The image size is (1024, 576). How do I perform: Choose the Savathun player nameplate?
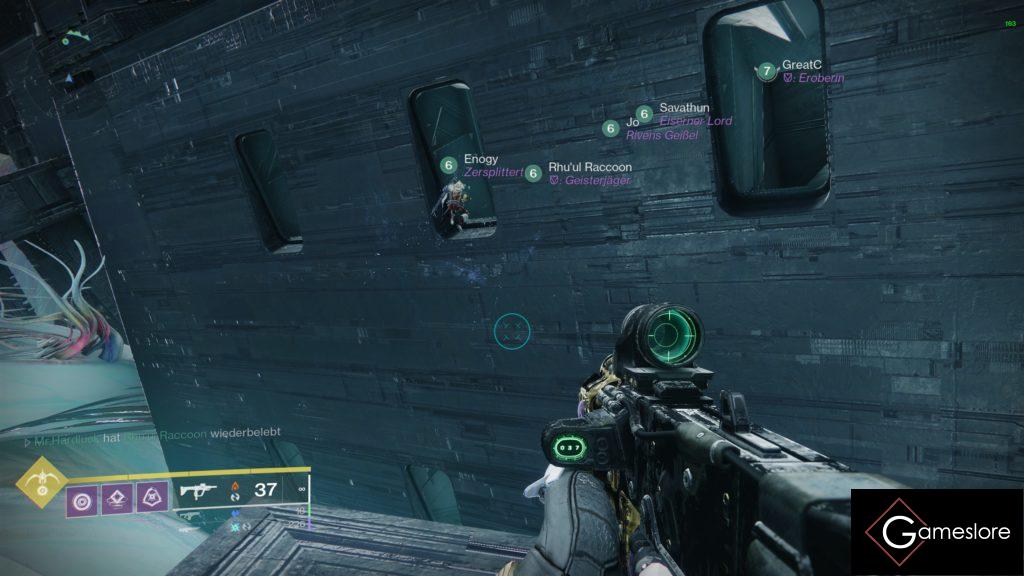684,108
